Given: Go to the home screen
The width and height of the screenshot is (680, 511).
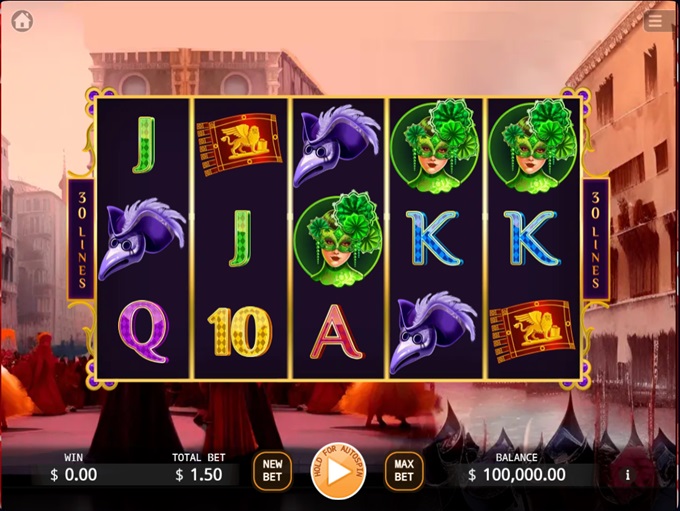Looking at the screenshot, I should coord(22,21).
